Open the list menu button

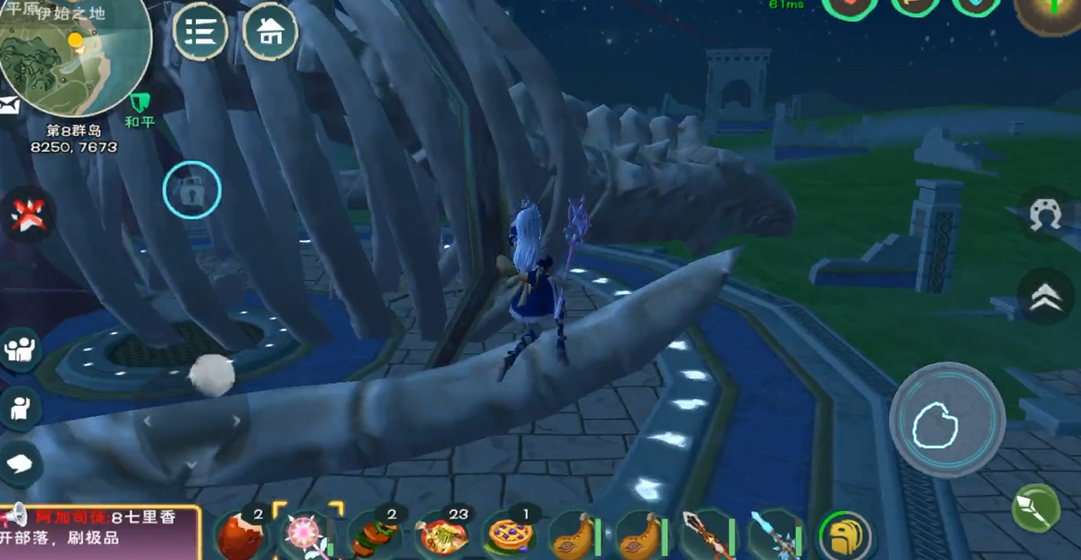200,32
